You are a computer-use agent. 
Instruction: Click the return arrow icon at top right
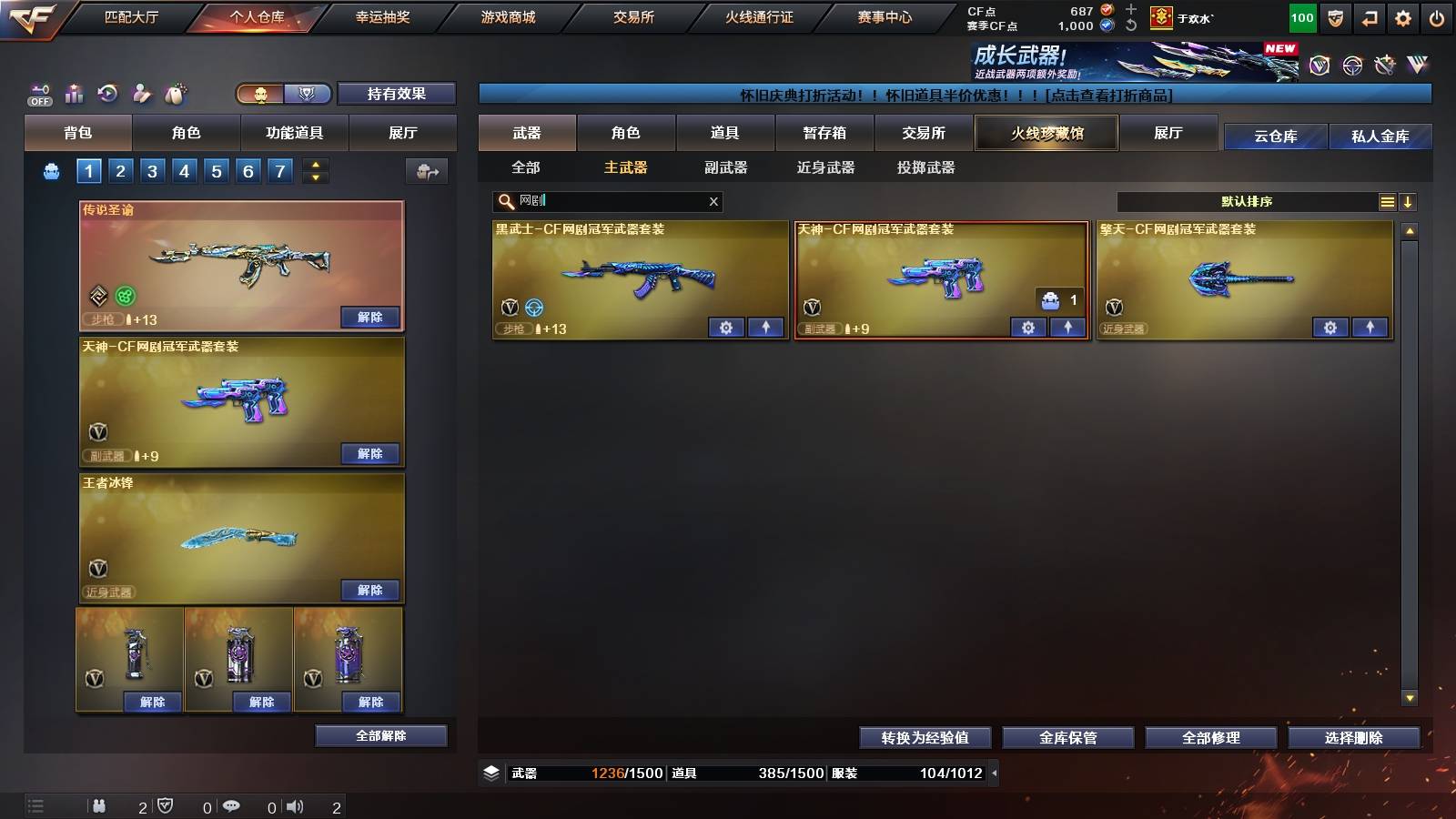tap(1368, 17)
